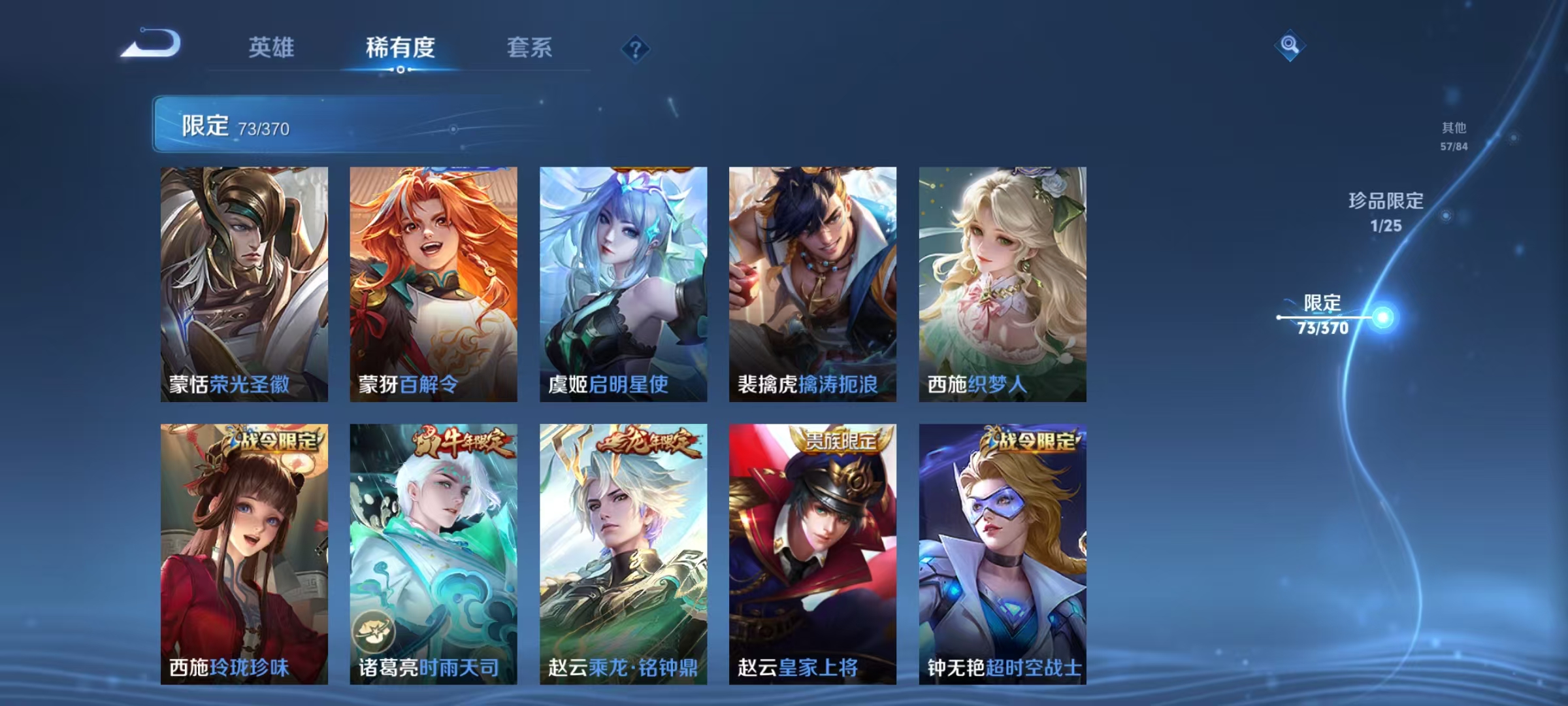The height and width of the screenshot is (706, 1568).
Task: Select the 稀有度 tab label
Action: coord(400,48)
